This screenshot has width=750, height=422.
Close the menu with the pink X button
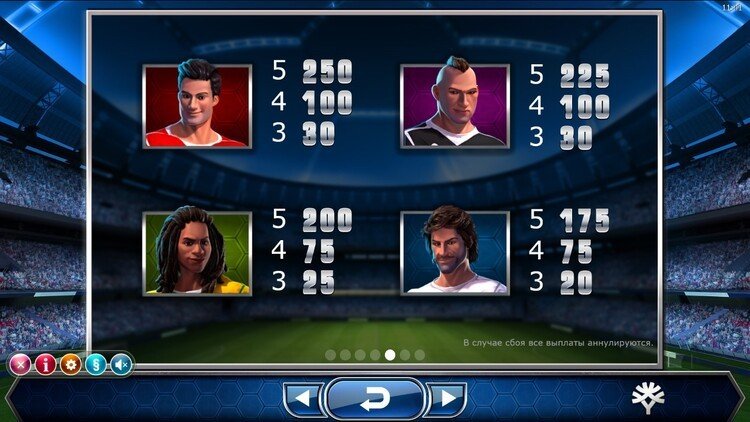click(19, 365)
